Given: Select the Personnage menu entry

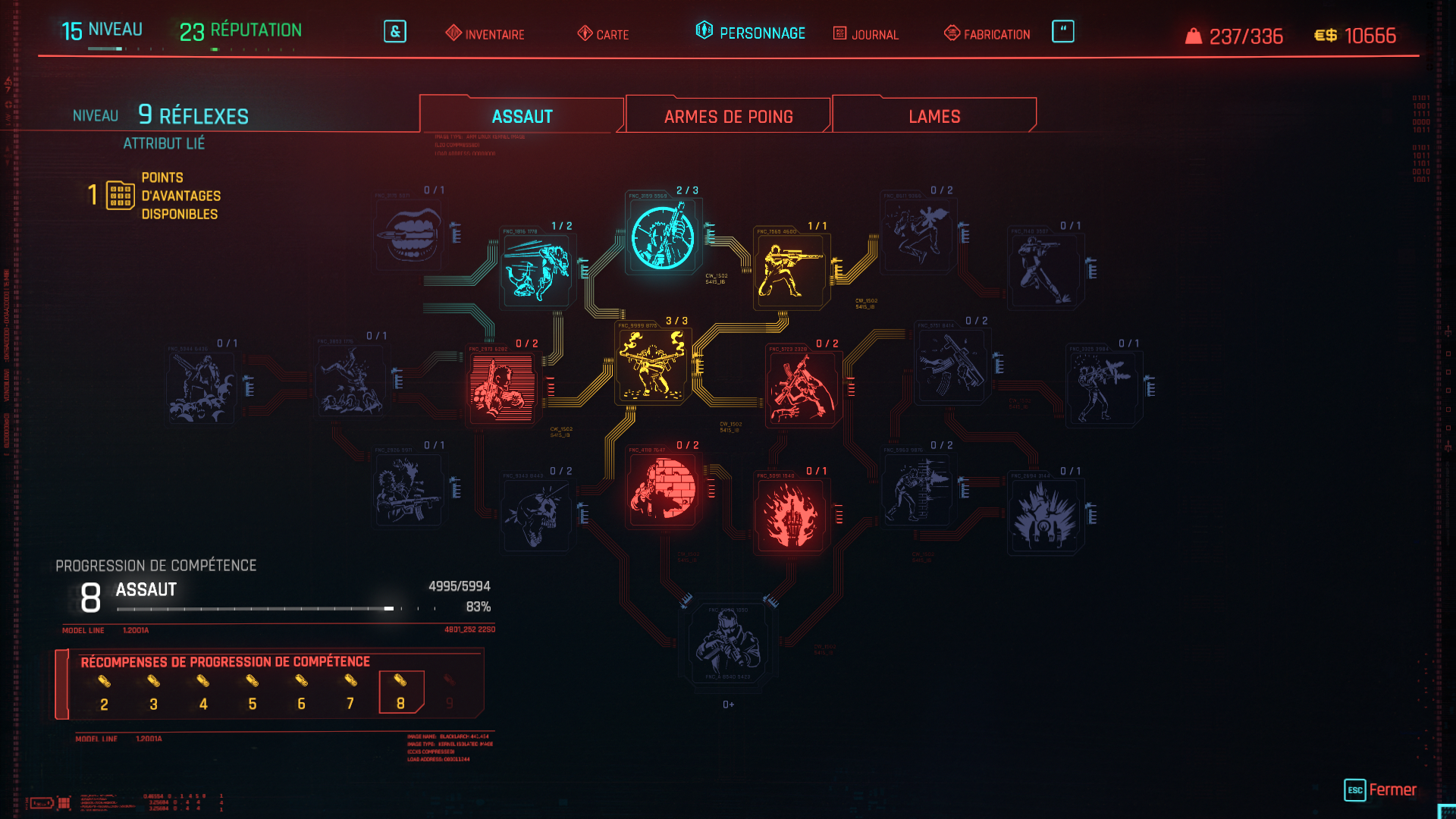Looking at the screenshot, I should tap(751, 33).
